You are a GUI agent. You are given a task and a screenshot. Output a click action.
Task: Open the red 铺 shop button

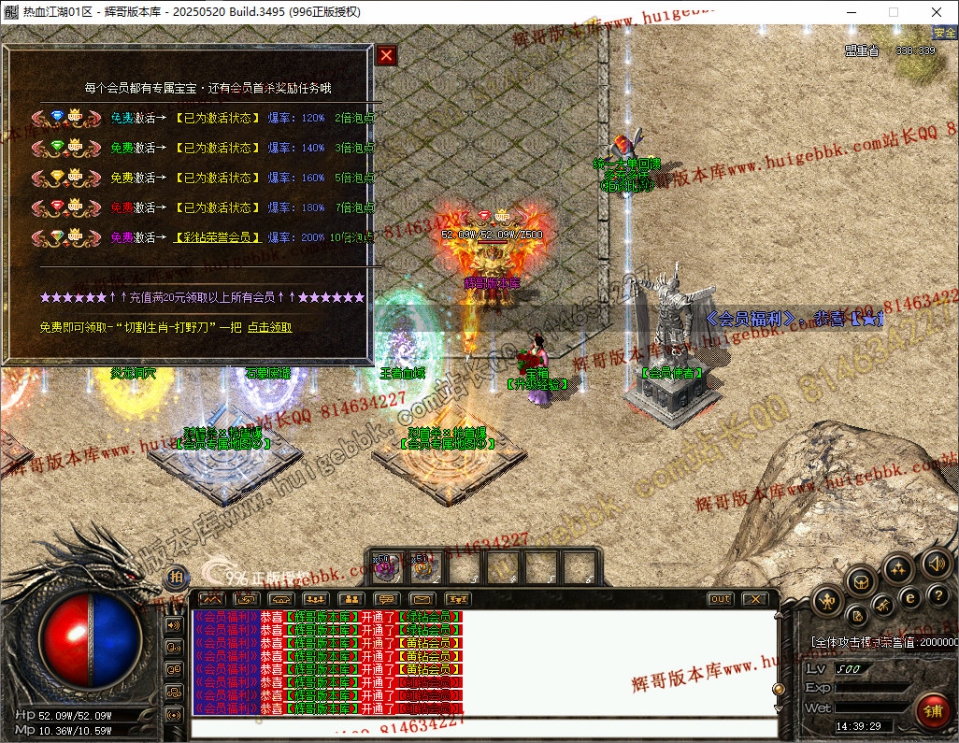(x=932, y=711)
